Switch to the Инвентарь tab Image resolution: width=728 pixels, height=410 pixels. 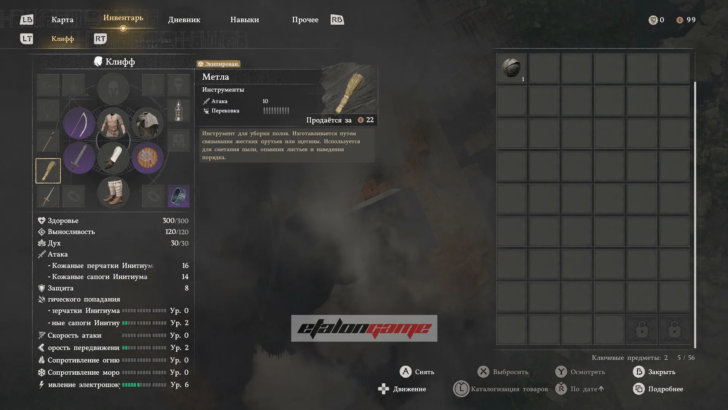click(x=123, y=18)
